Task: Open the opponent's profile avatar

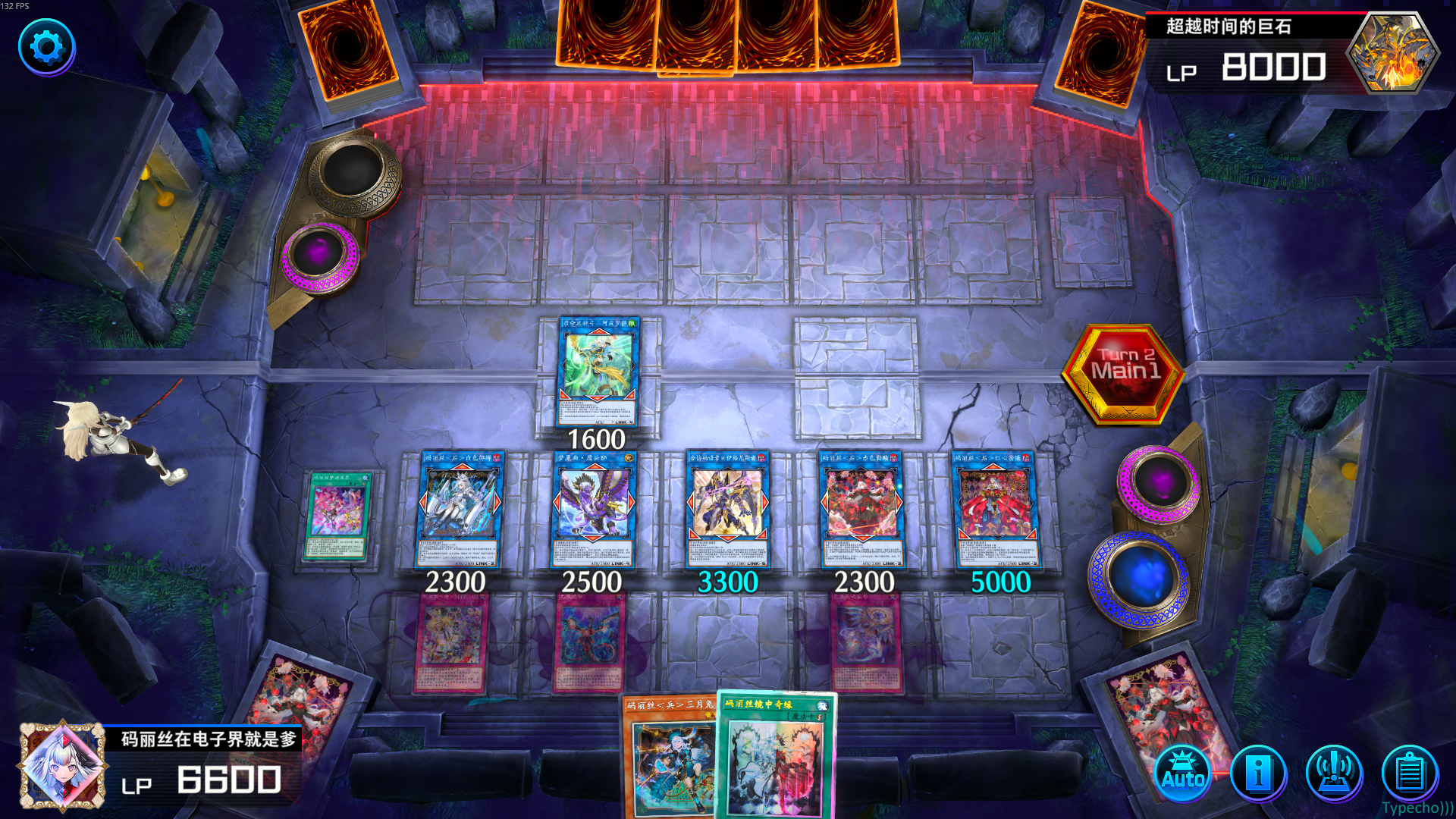Action: (1393, 53)
